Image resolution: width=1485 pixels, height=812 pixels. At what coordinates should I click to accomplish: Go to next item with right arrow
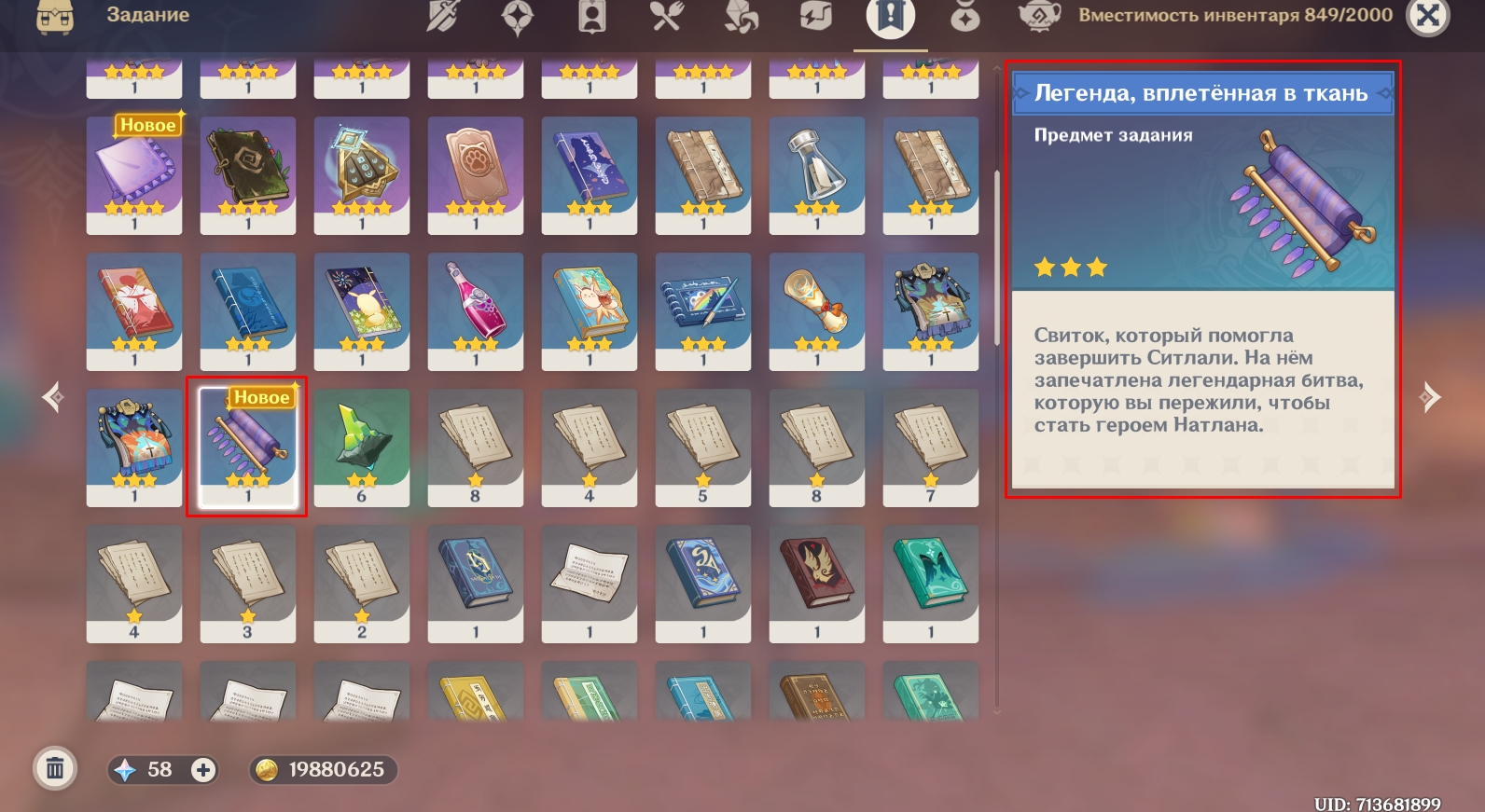coord(1430,397)
